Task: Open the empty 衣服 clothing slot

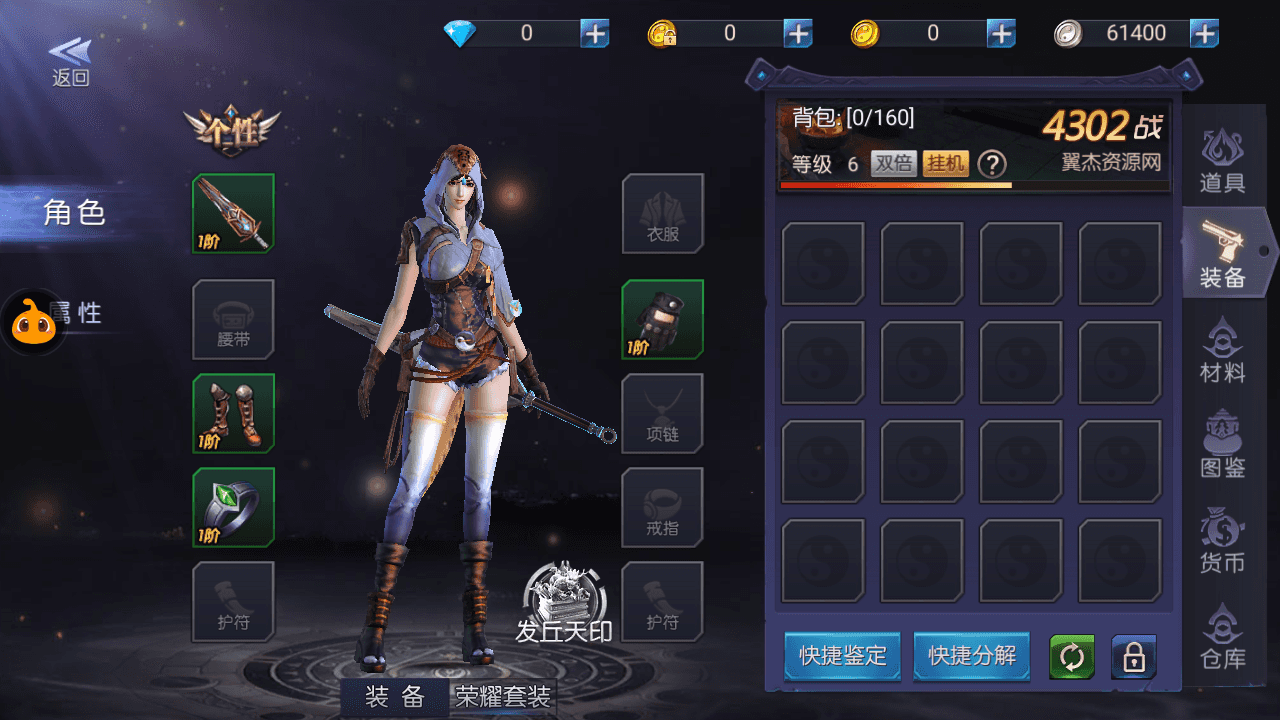Action: pyautogui.click(x=662, y=213)
